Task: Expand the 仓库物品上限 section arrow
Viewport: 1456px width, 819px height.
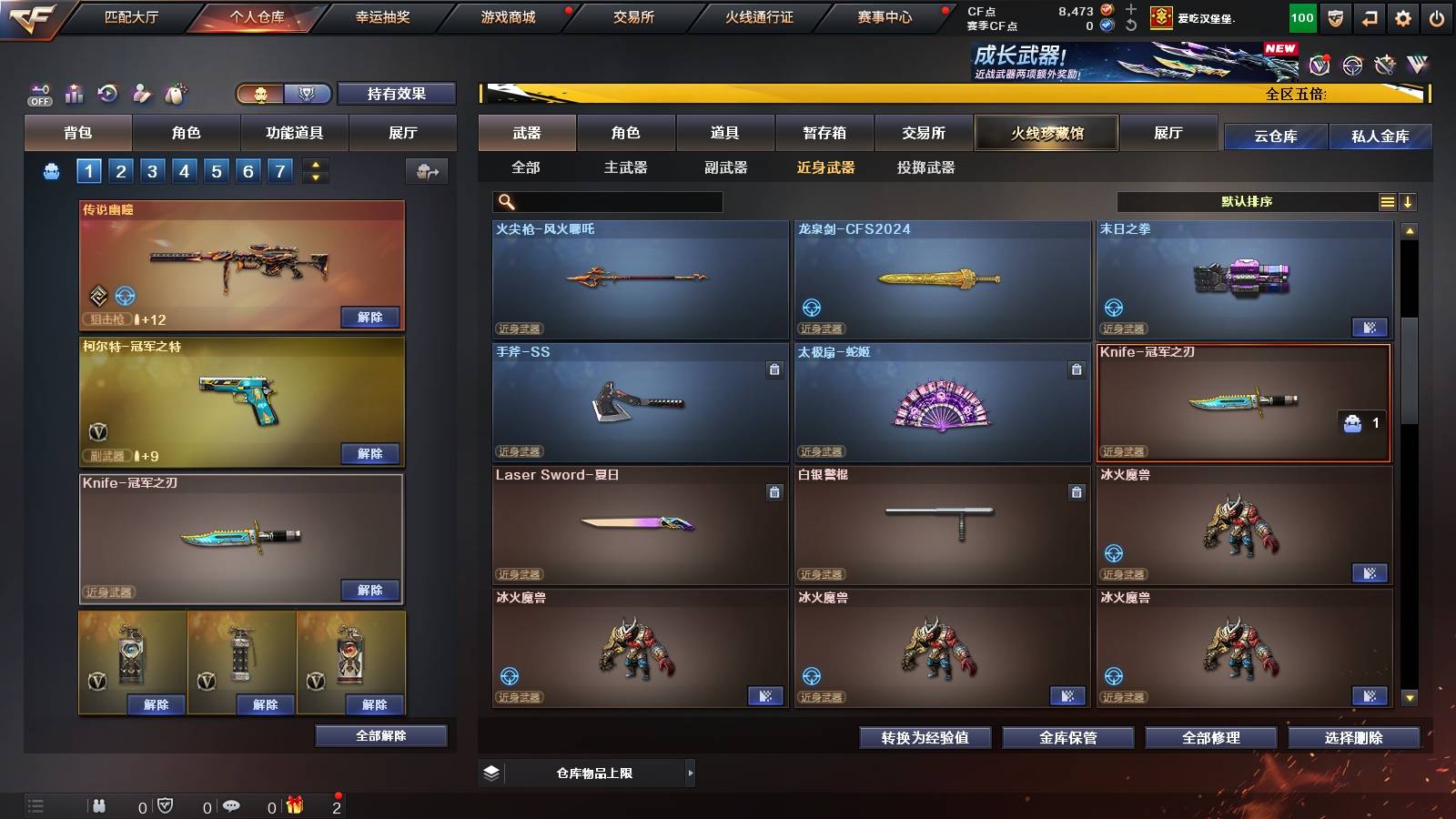Action: (x=692, y=774)
